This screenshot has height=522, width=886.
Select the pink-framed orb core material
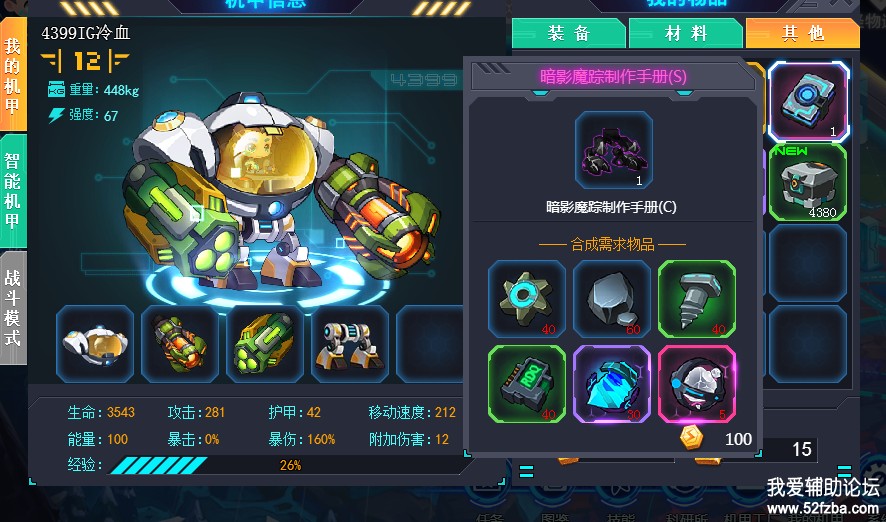coord(697,384)
